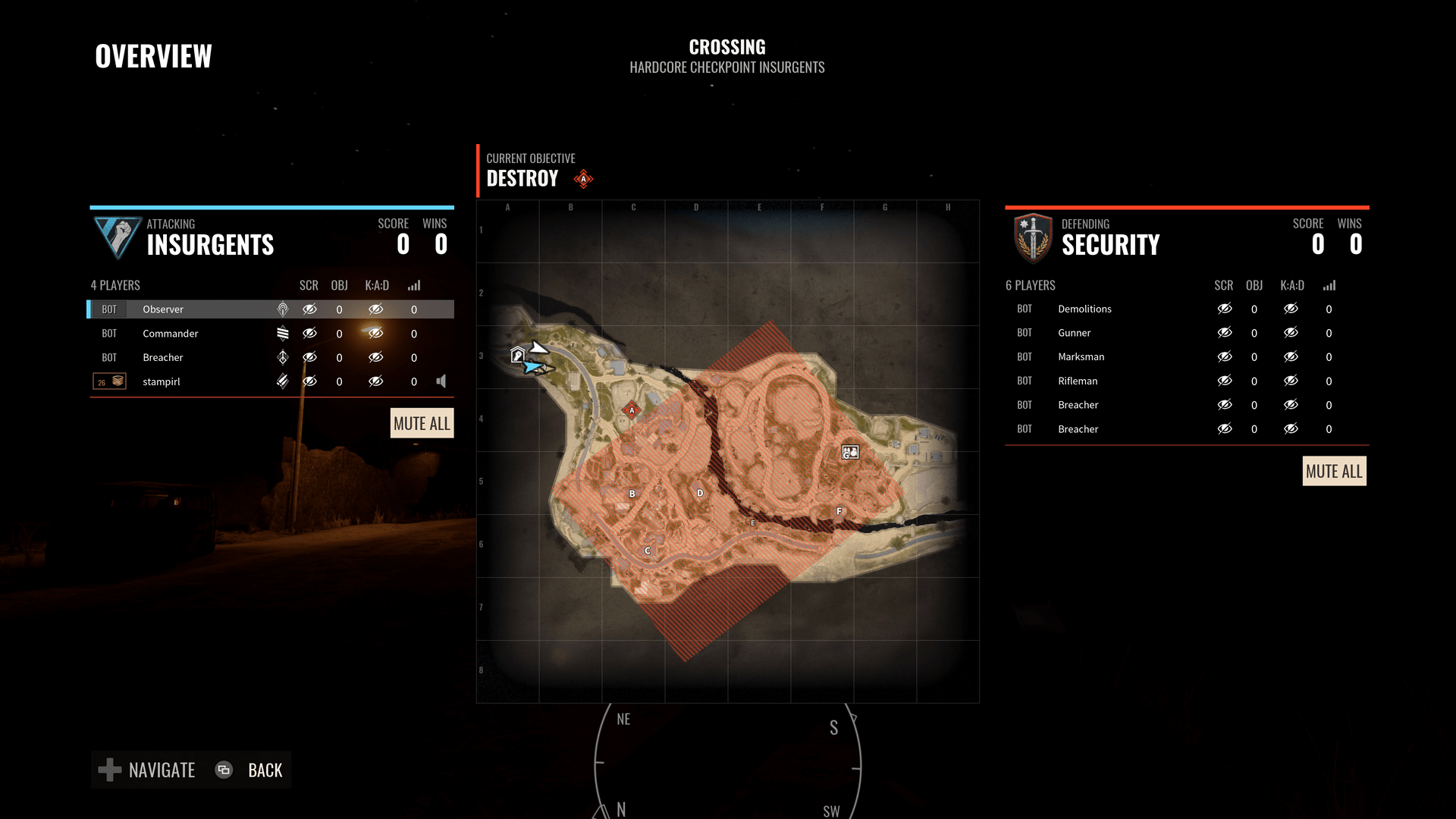Select the Commander bot row
This screenshot has height=819, width=1456.
point(171,334)
